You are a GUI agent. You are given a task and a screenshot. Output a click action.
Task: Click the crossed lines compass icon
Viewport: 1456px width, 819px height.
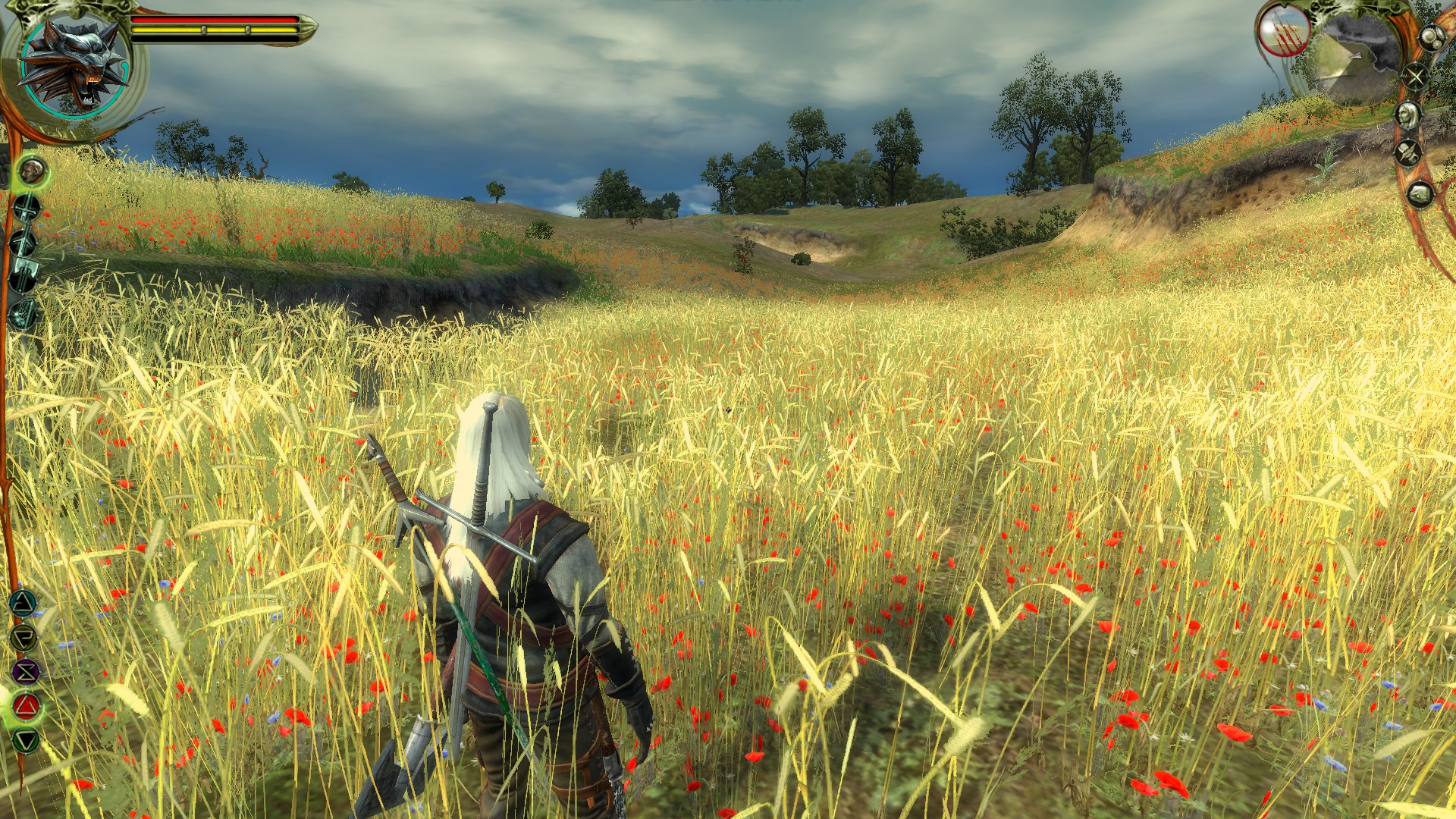click(x=1415, y=76)
